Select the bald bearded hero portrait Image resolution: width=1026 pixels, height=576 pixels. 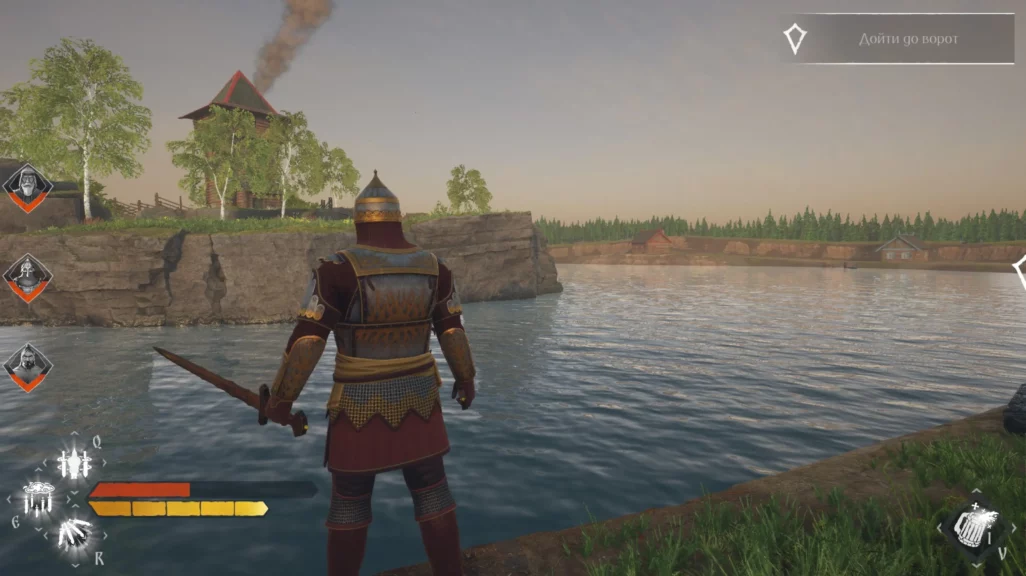(27, 366)
